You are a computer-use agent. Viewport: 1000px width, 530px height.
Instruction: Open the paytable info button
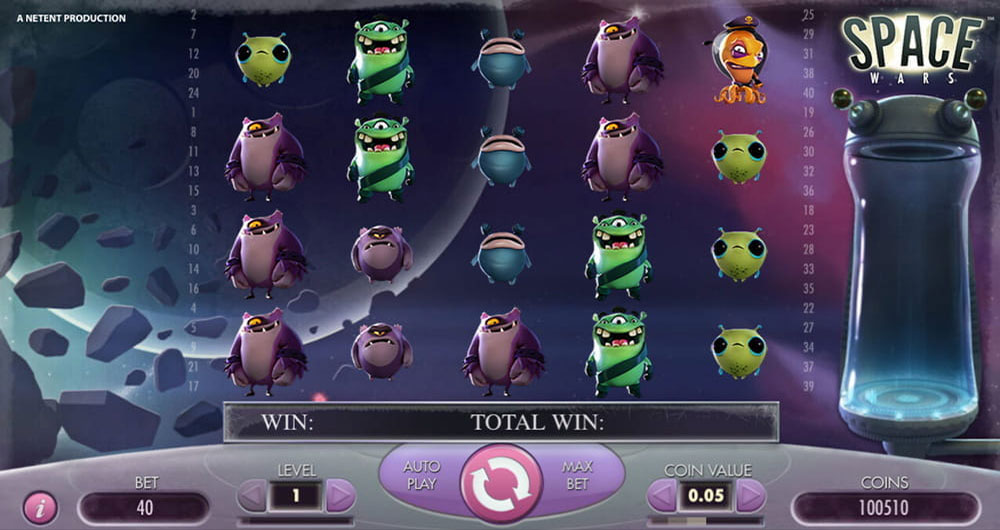click(40, 508)
